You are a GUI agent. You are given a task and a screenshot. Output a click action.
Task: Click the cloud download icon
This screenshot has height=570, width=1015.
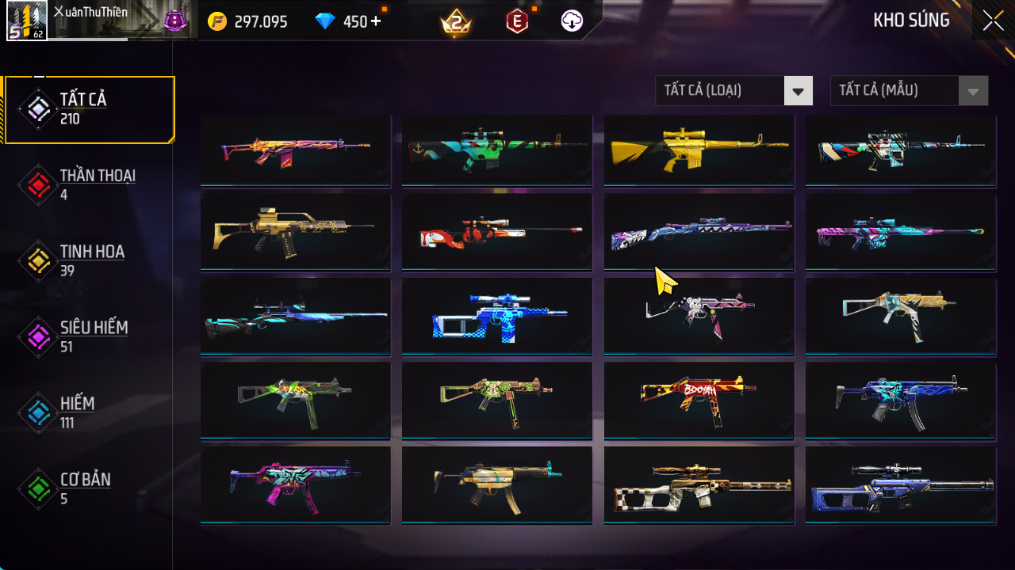(x=572, y=21)
